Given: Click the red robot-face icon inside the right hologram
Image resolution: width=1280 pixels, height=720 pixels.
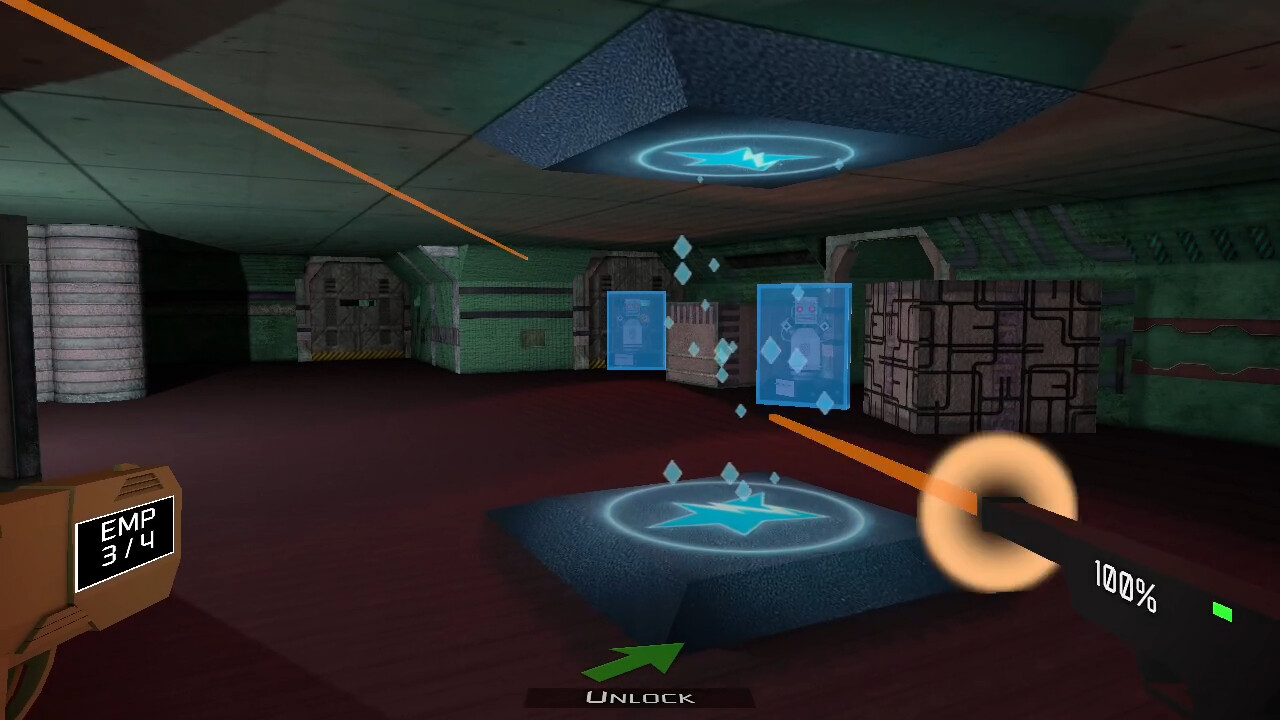Looking at the screenshot, I should pyautogui.click(x=806, y=308).
